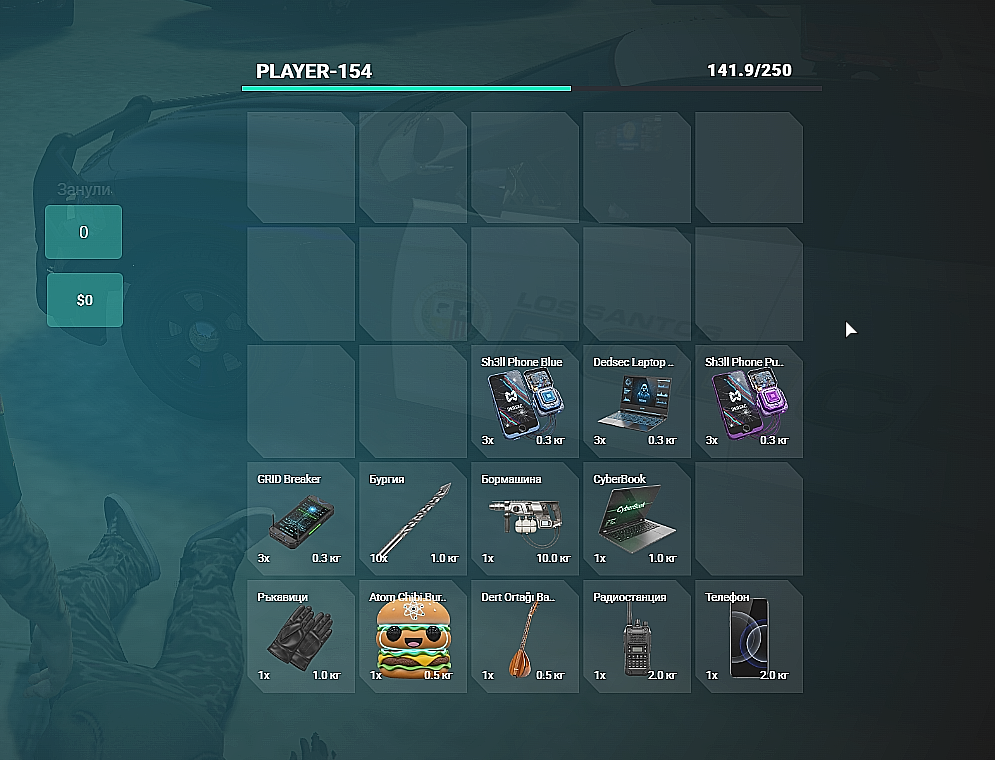Choose the Atom Chibi Burger slot
Screen dimensions: 995x760
point(412,635)
